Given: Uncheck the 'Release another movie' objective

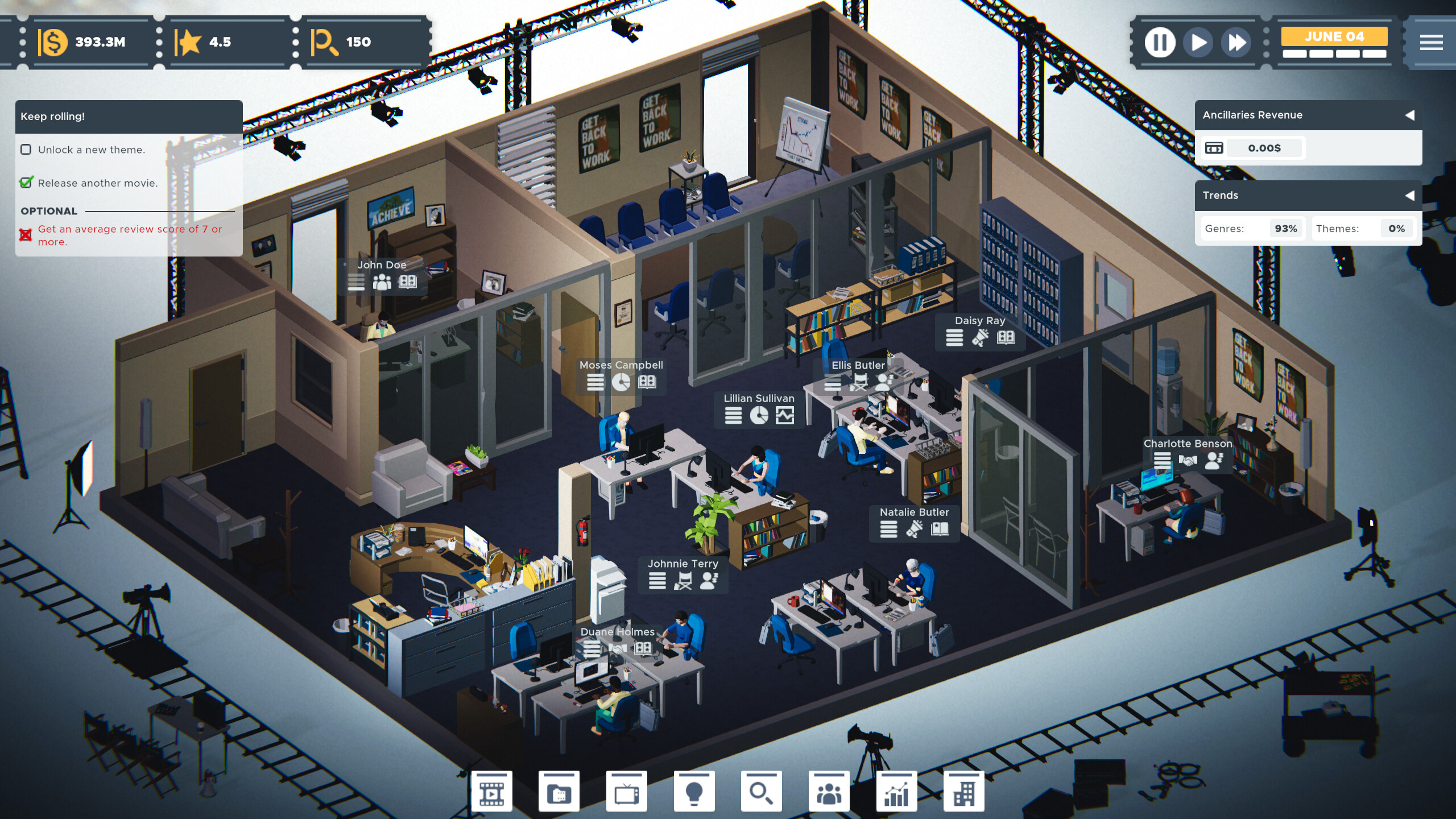Looking at the screenshot, I should (26, 183).
